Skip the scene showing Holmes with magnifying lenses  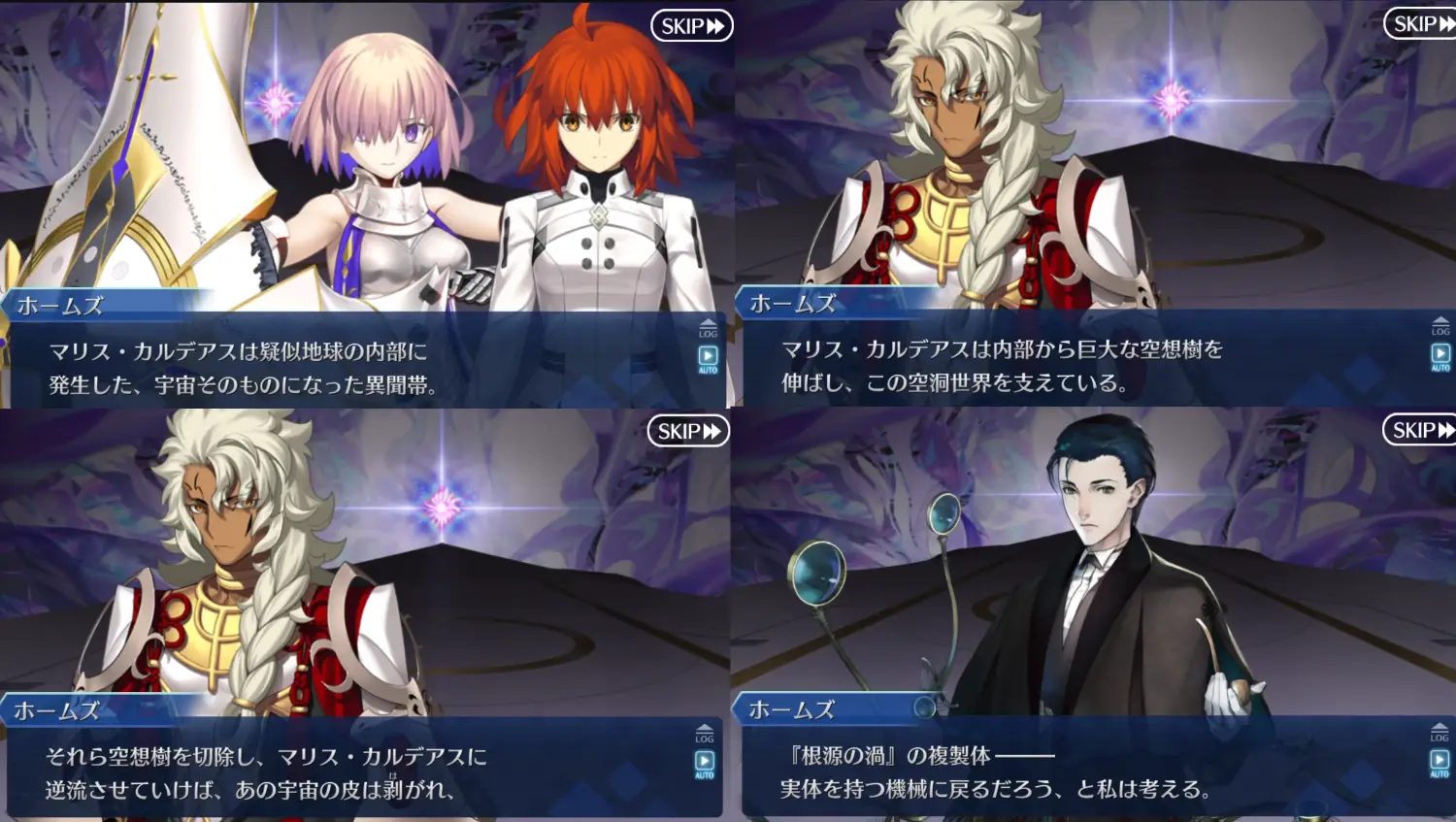click(1422, 430)
